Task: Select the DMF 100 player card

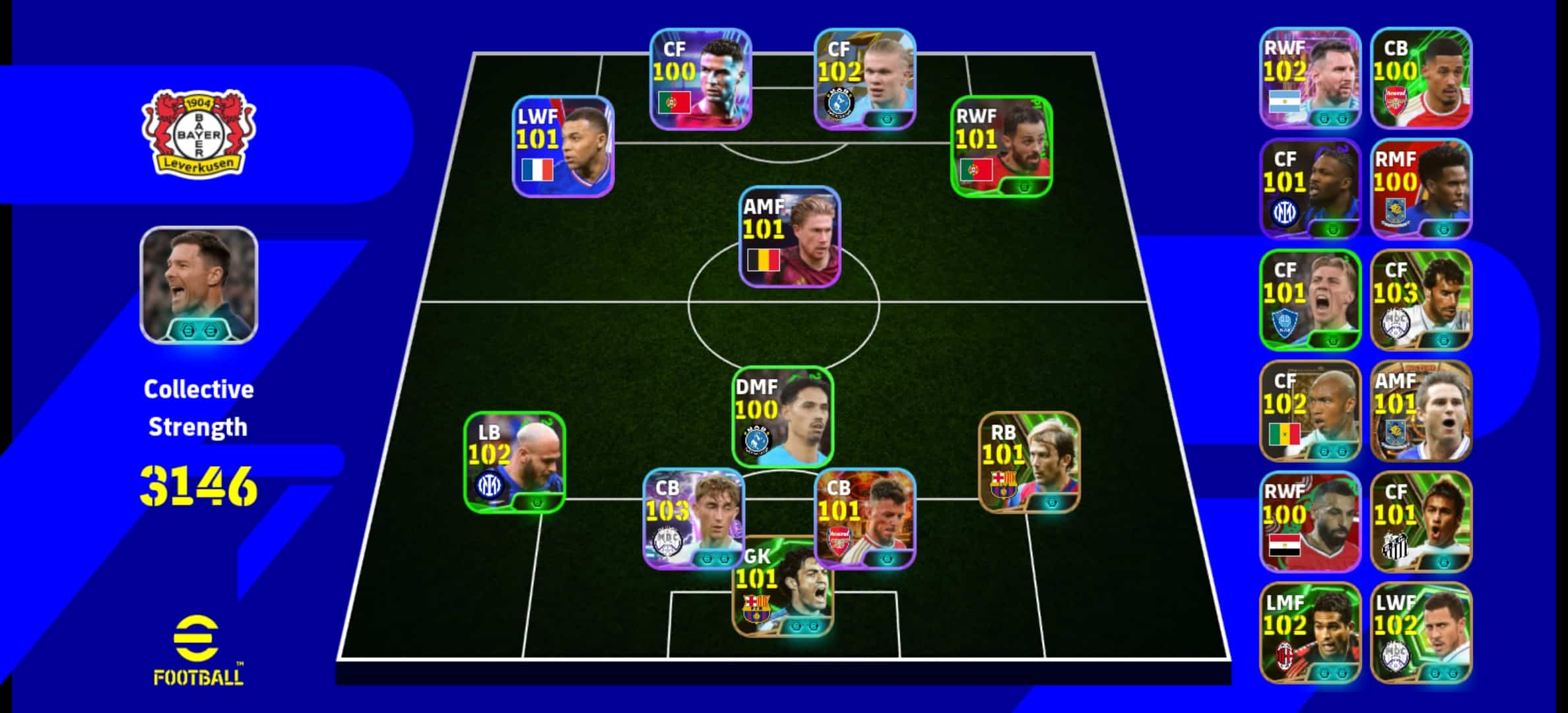Action: point(783,416)
